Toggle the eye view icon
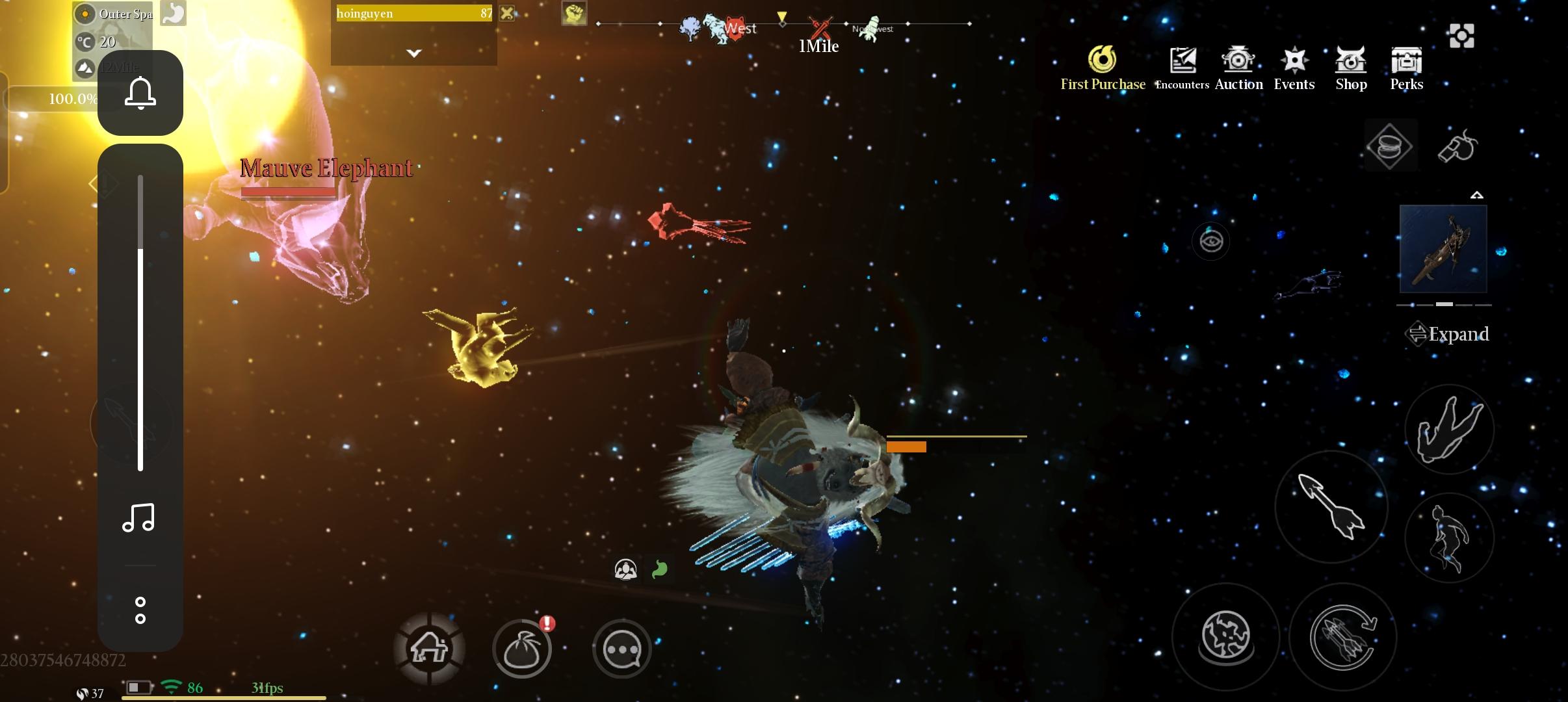 coord(1210,242)
